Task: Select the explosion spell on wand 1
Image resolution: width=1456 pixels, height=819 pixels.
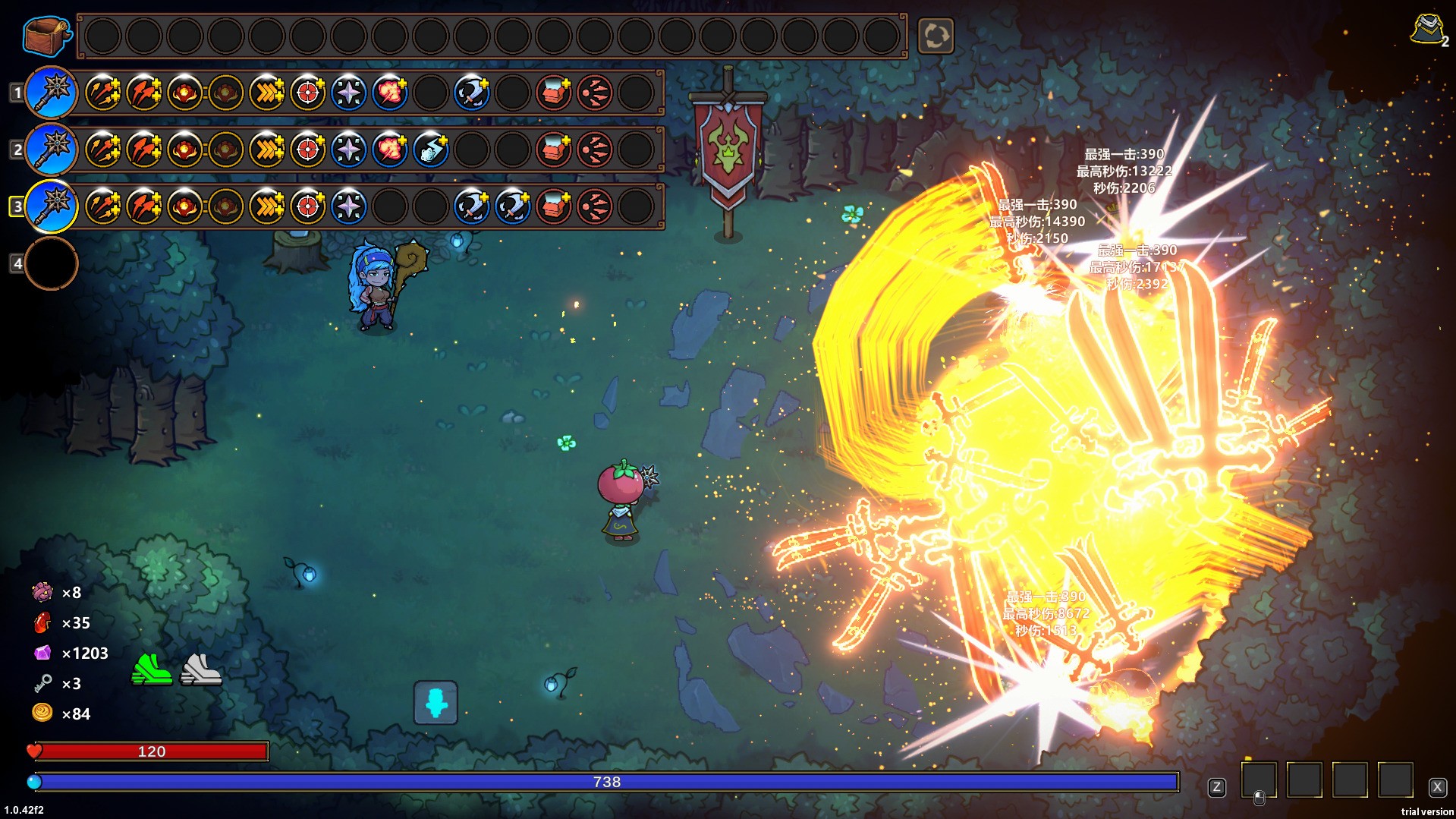Action: pyautogui.click(x=389, y=93)
